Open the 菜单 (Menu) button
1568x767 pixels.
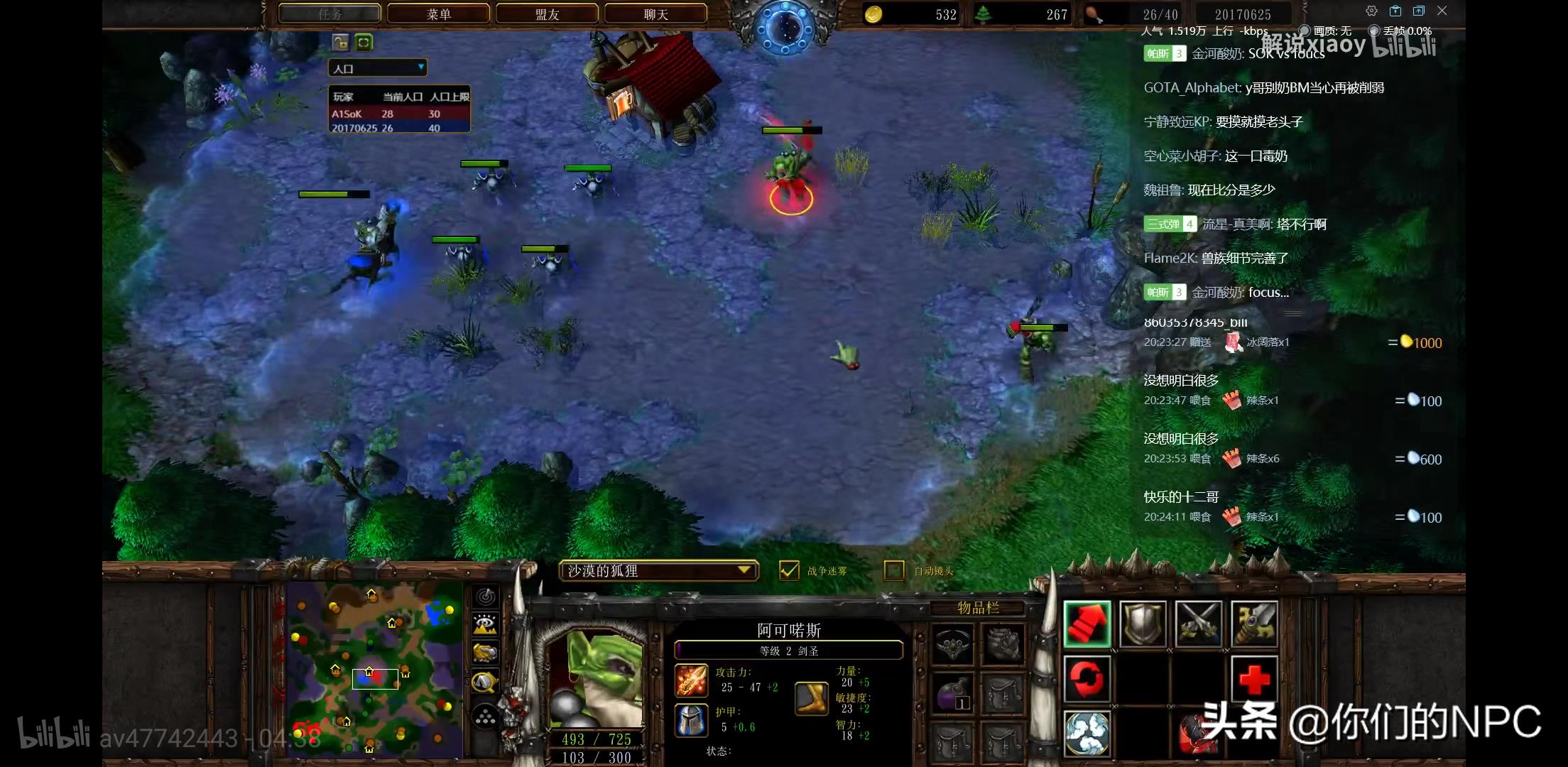point(439,14)
